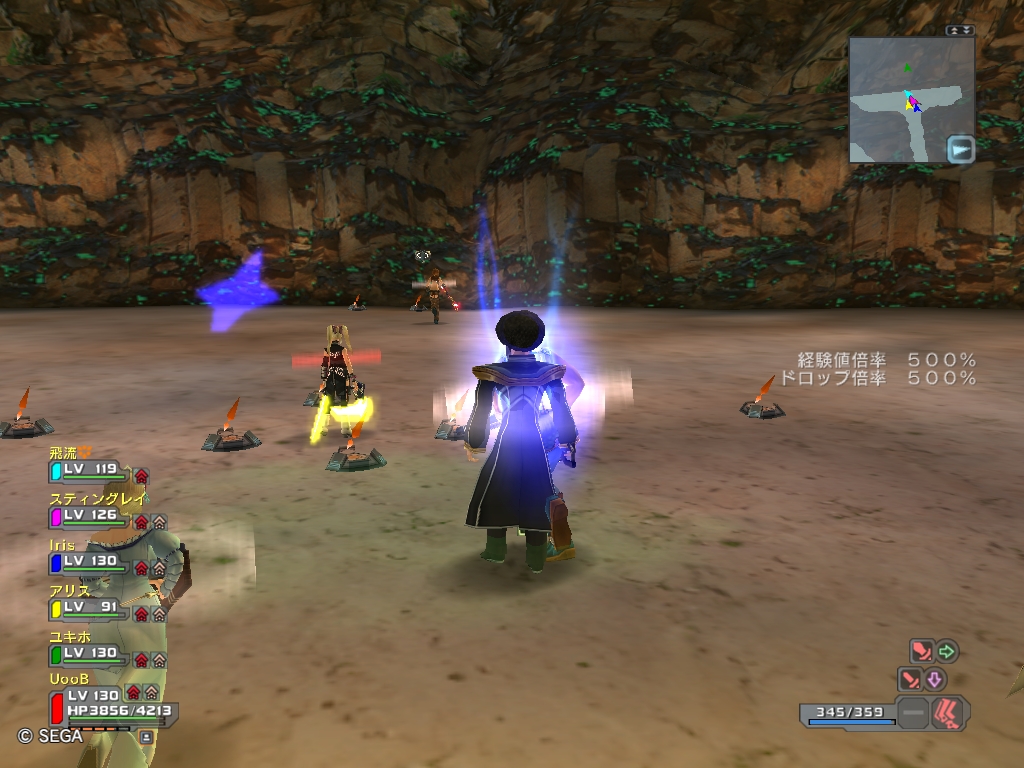The image size is (1024, 768).
Task: Toggle the minimap zoom arrows button
Action: [960, 30]
